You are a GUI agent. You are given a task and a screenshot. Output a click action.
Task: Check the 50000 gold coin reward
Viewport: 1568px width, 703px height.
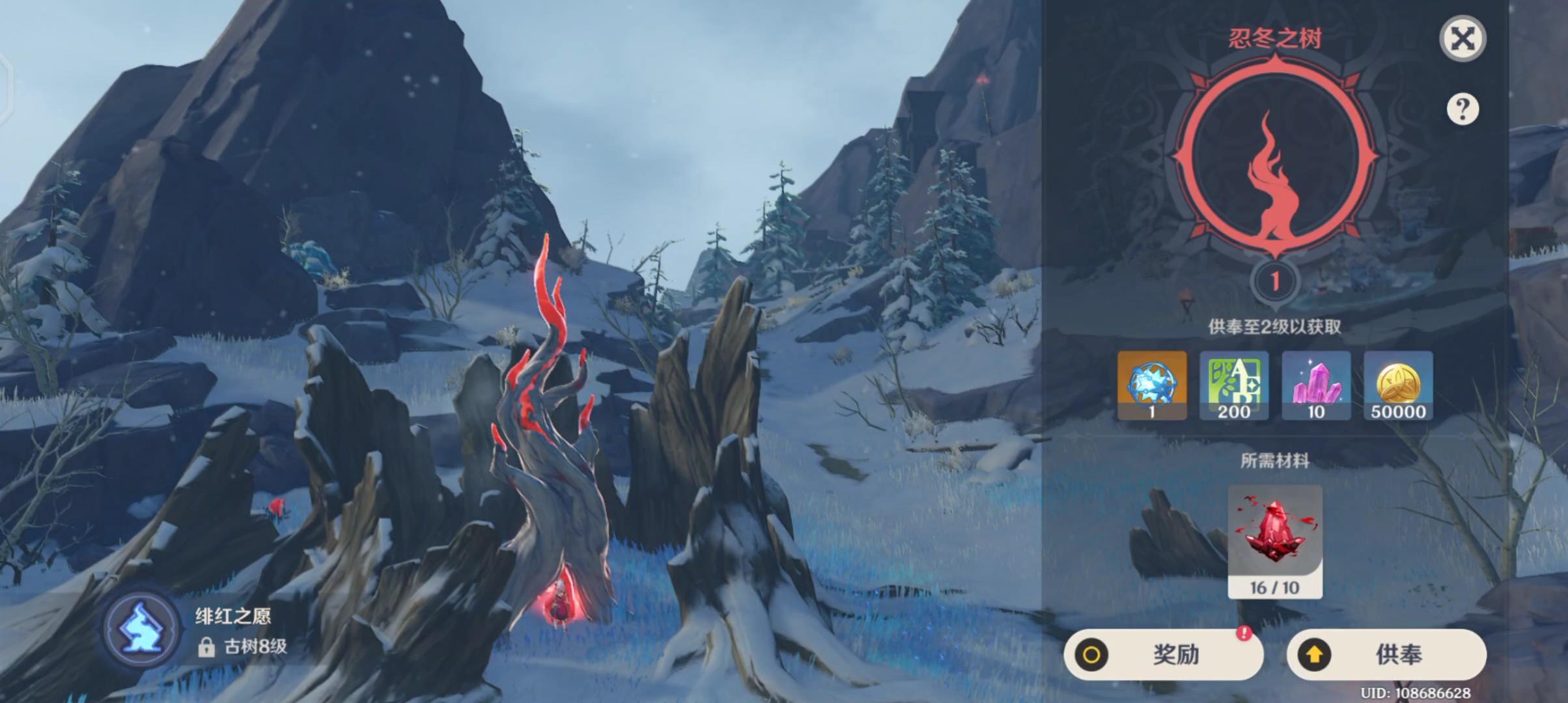(x=1398, y=385)
